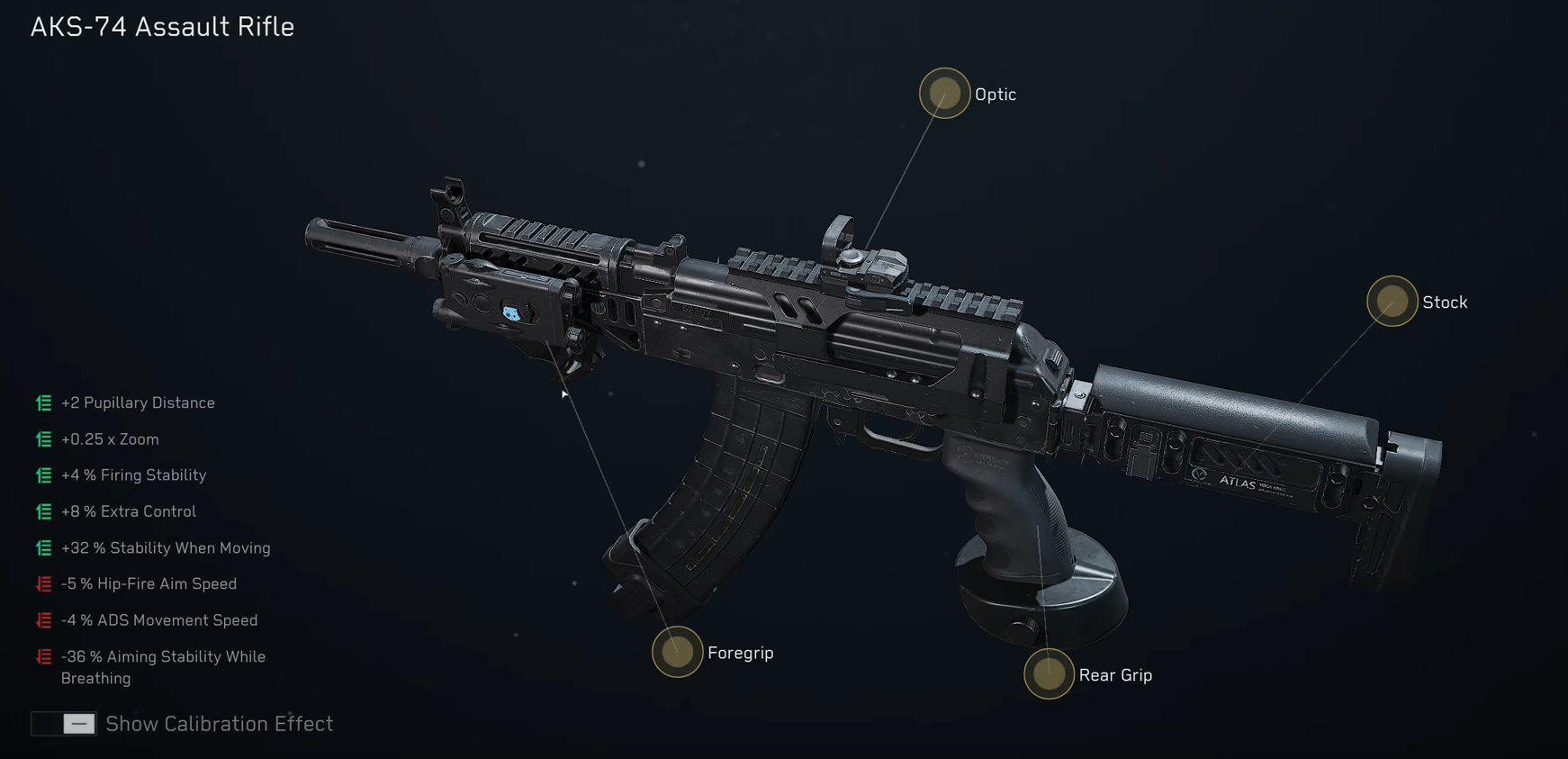Image resolution: width=1568 pixels, height=759 pixels.
Task: Click the Show Calibration Effect label
Action: coord(219,723)
